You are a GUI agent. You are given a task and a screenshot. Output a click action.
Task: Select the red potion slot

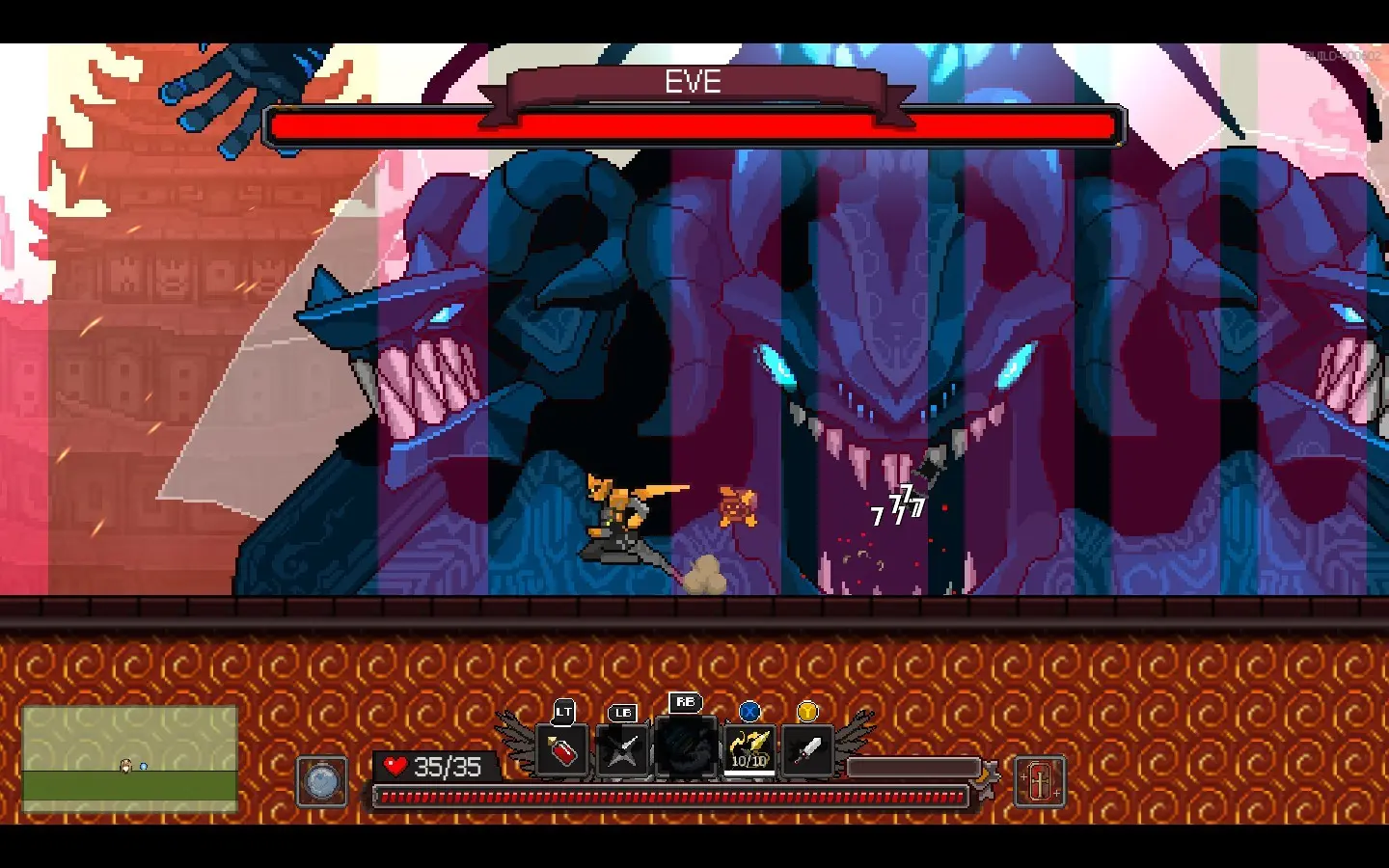tap(562, 750)
